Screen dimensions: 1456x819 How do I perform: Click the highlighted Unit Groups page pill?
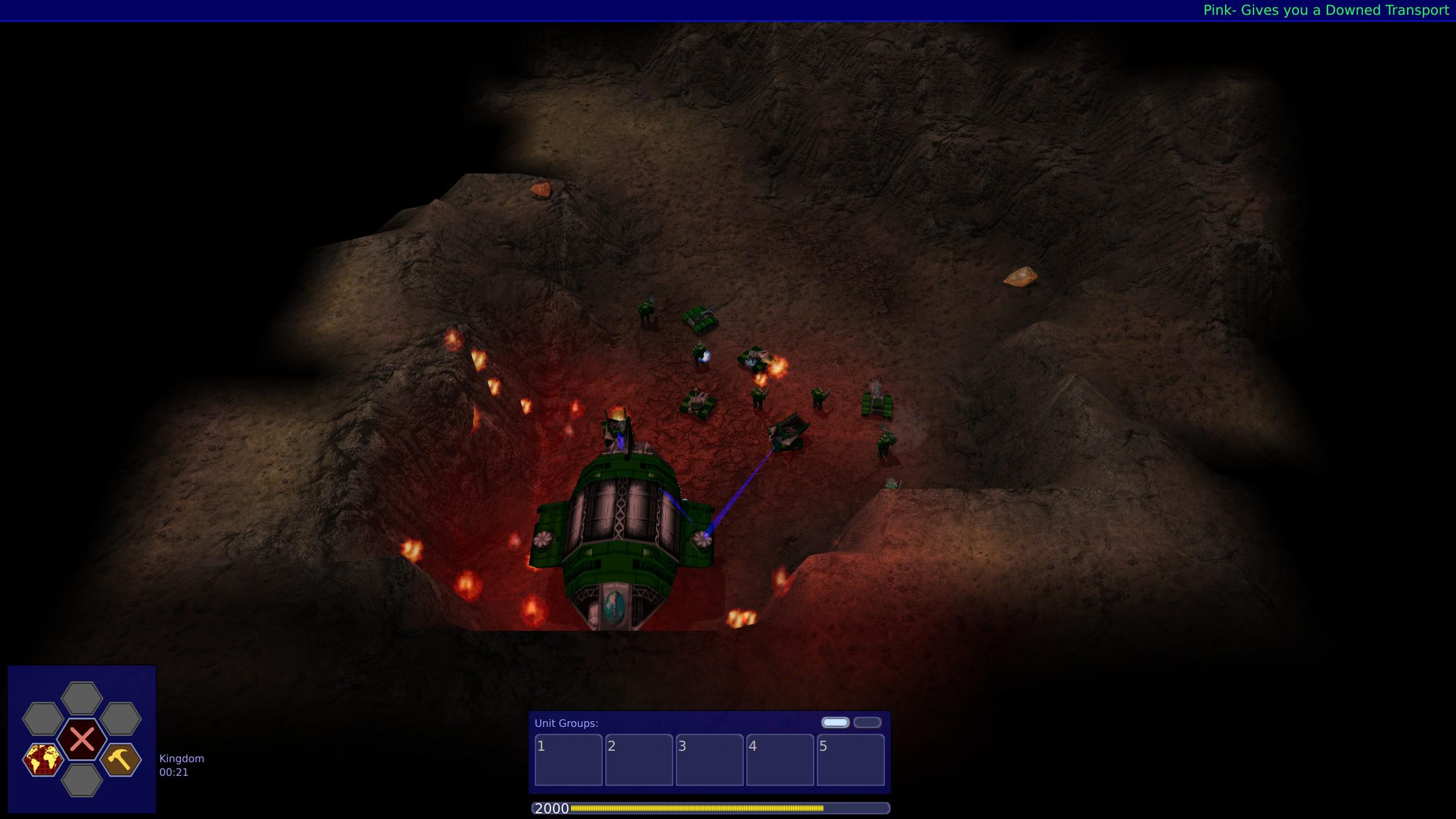[835, 722]
